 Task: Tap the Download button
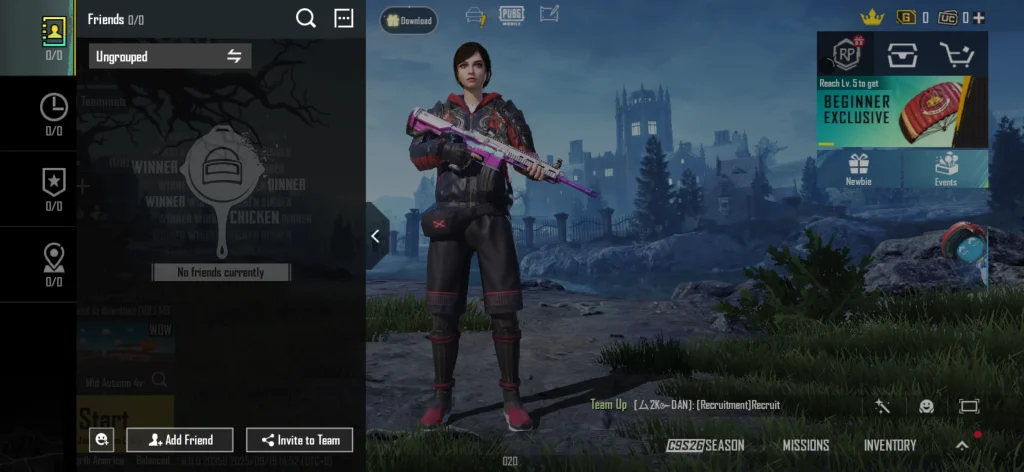pos(408,20)
